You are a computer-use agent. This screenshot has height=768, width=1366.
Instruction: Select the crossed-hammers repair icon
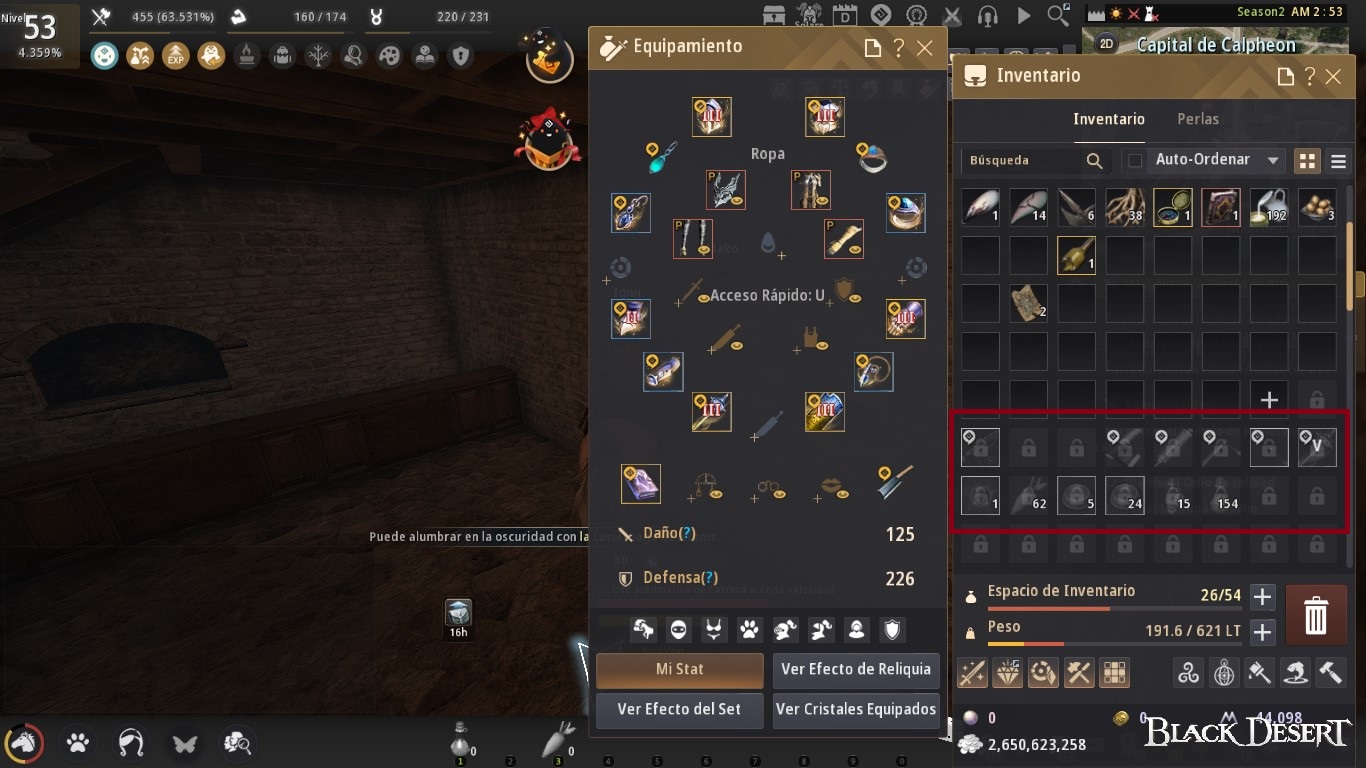tap(1078, 673)
